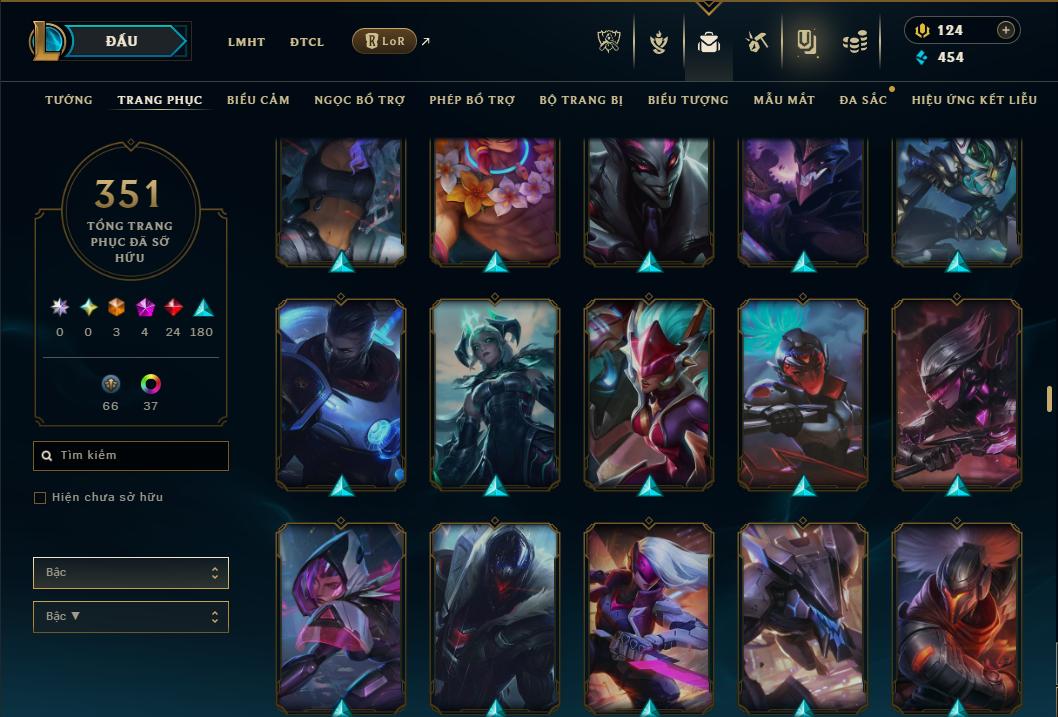Switch to the ĐTCL tab

307,42
